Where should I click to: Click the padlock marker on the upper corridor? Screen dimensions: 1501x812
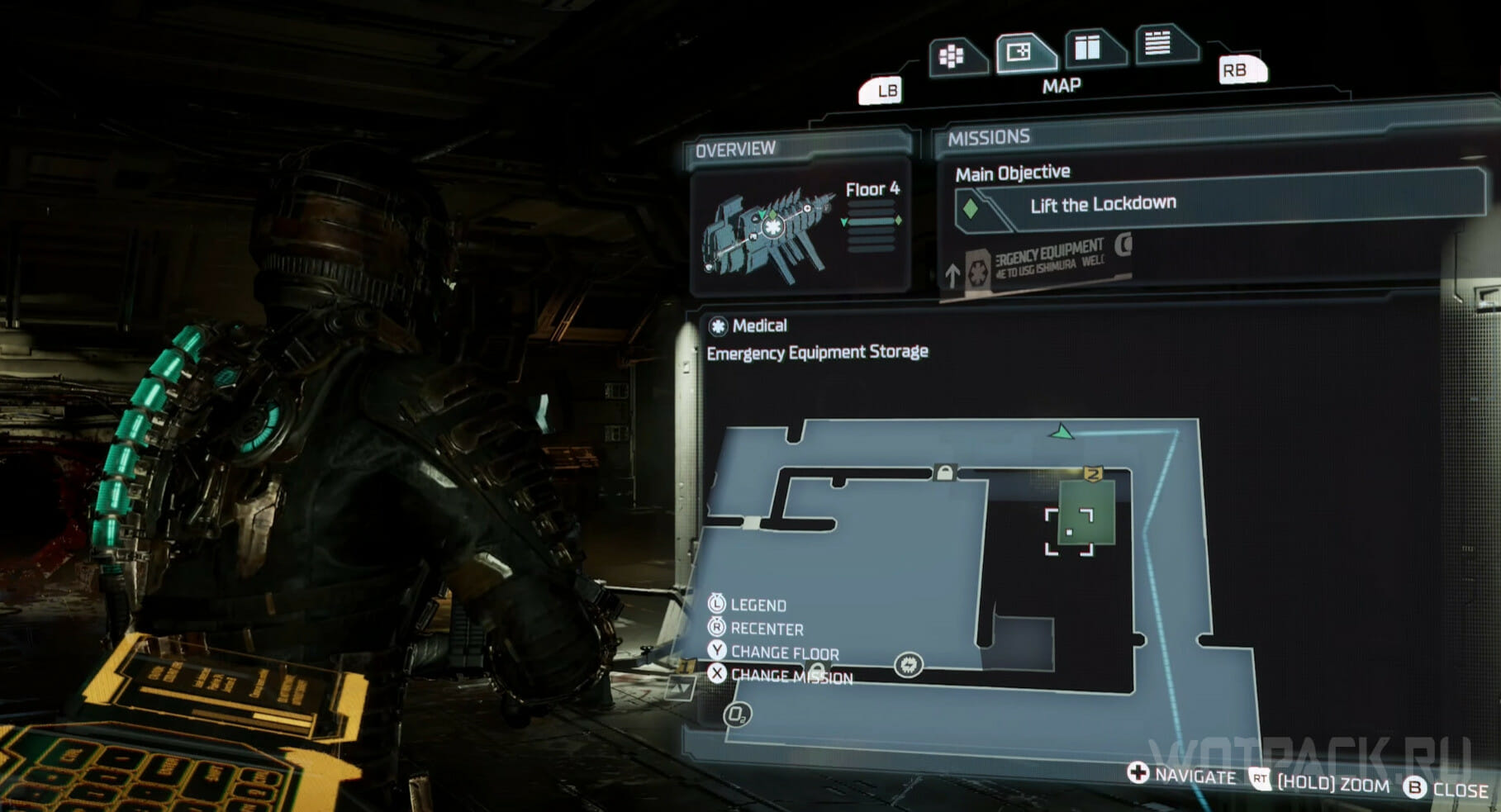943,472
